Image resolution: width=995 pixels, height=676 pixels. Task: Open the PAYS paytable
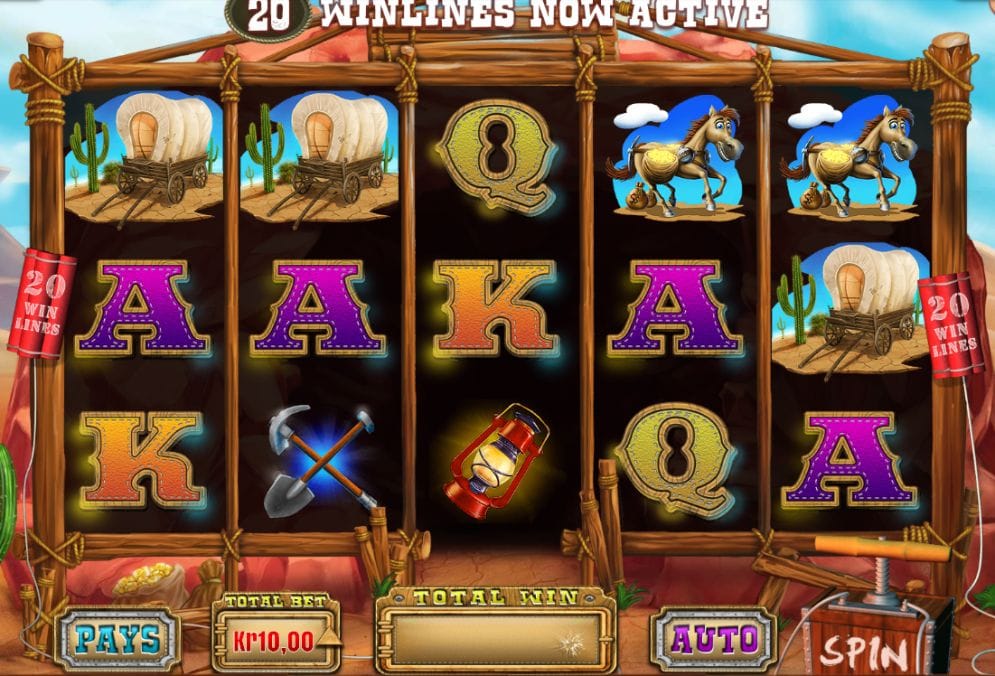[116, 638]
